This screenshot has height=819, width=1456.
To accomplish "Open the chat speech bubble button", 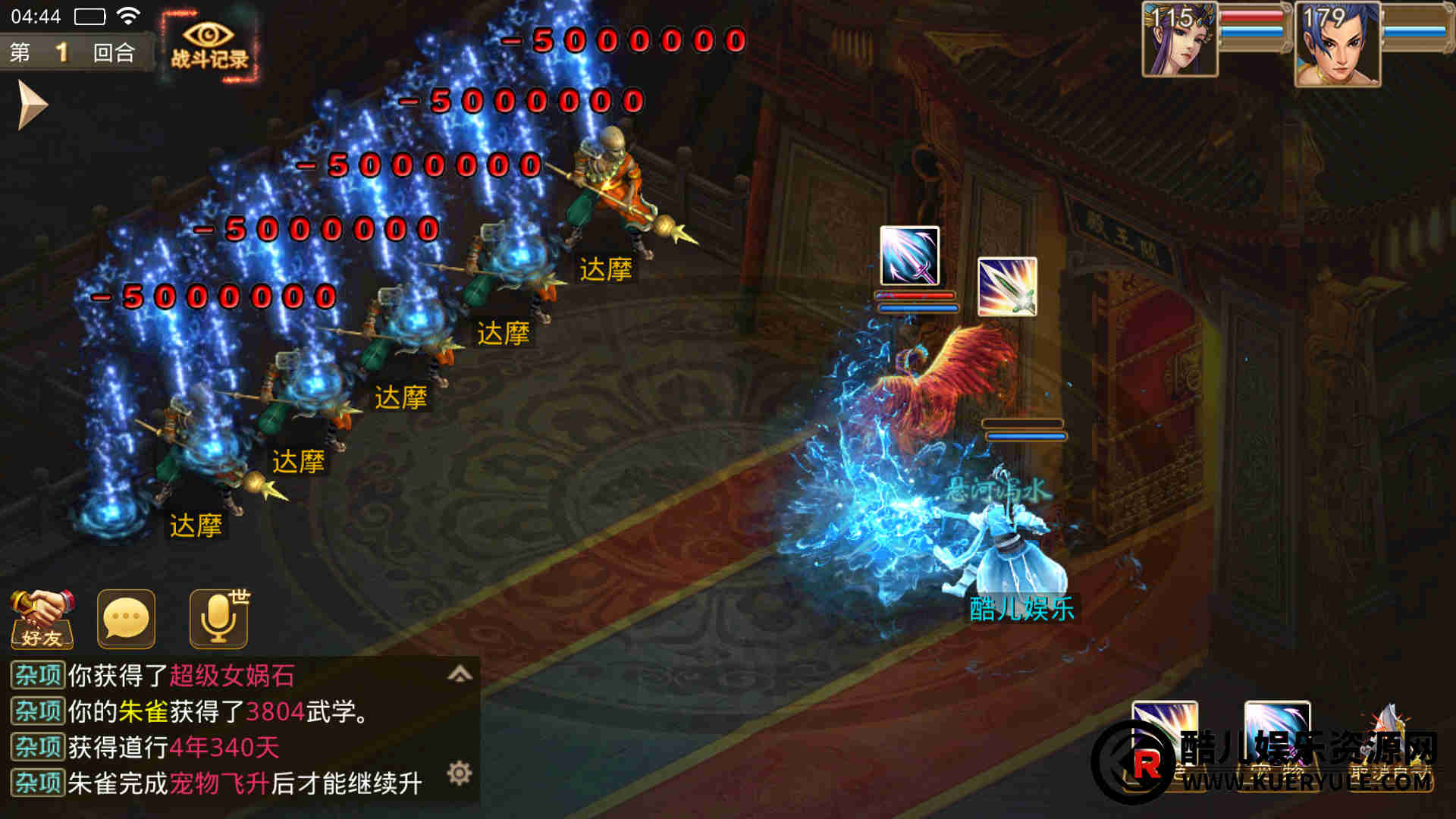I will pos(126,620).
